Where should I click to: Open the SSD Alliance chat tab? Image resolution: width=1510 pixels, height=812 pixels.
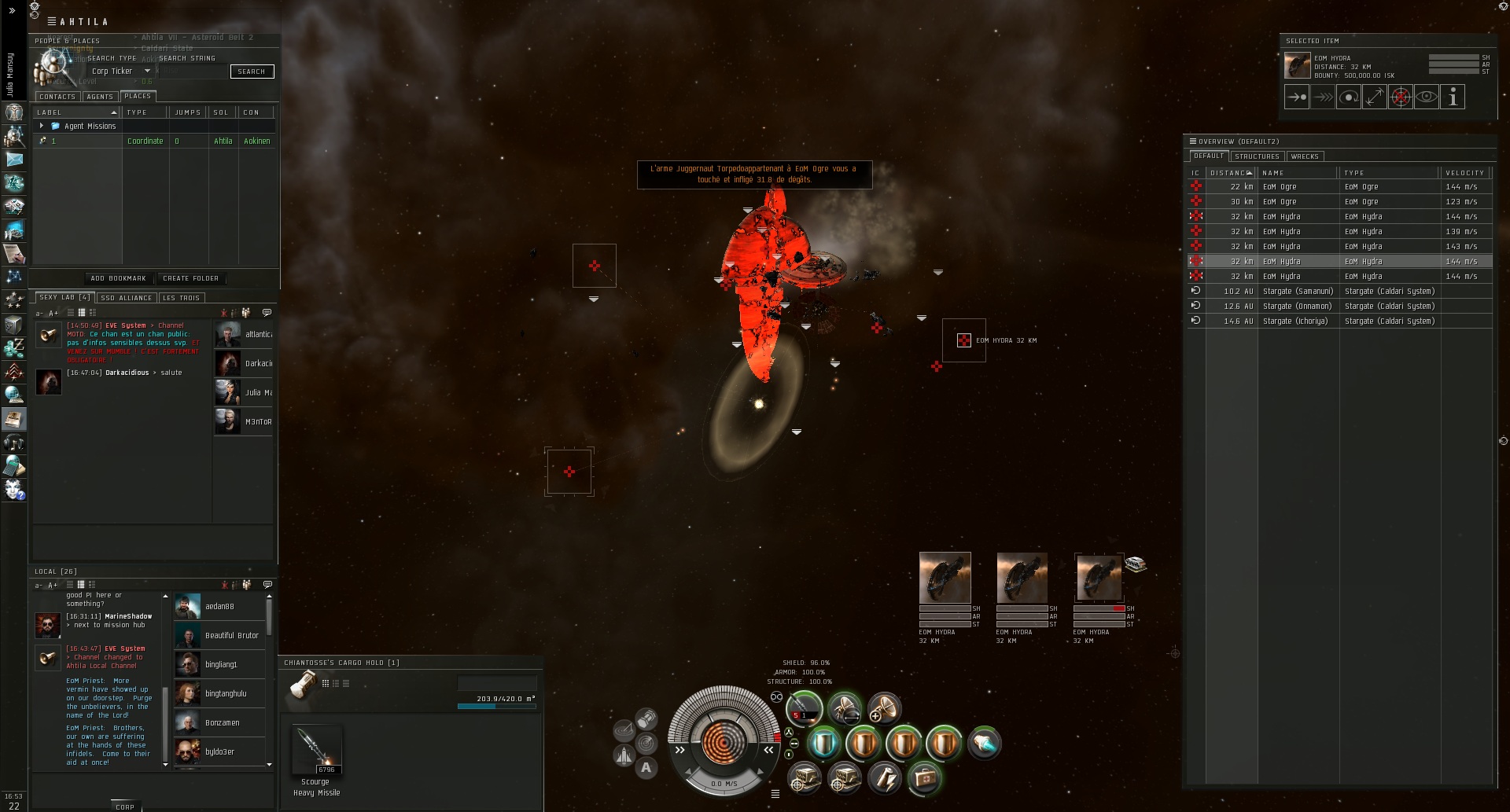pos(126,298)
